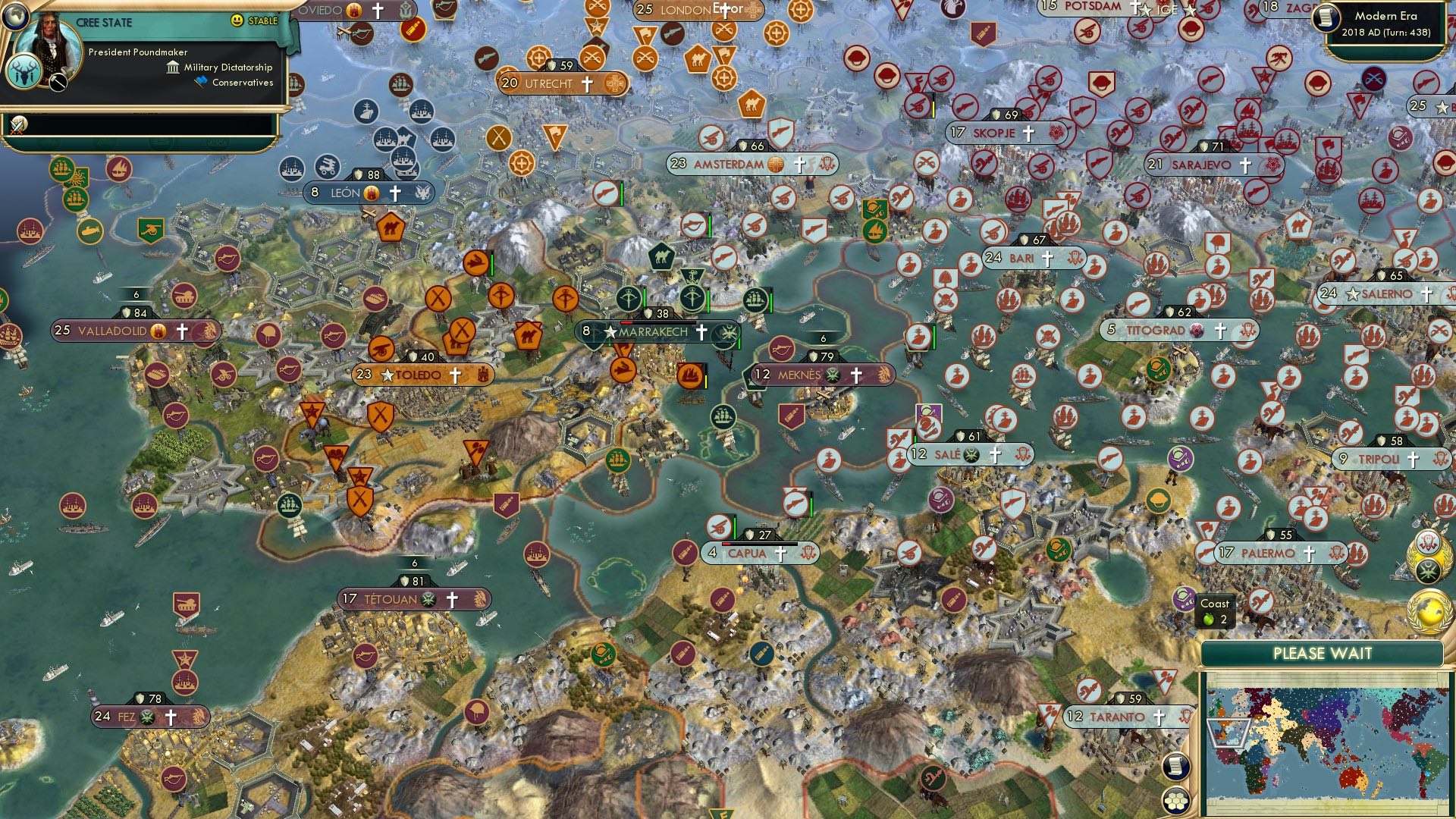The height and width of the screenshot is (819, 1456).
Task: Click the religion cross on Marrakech's city banner
Action: click(701, 331)
